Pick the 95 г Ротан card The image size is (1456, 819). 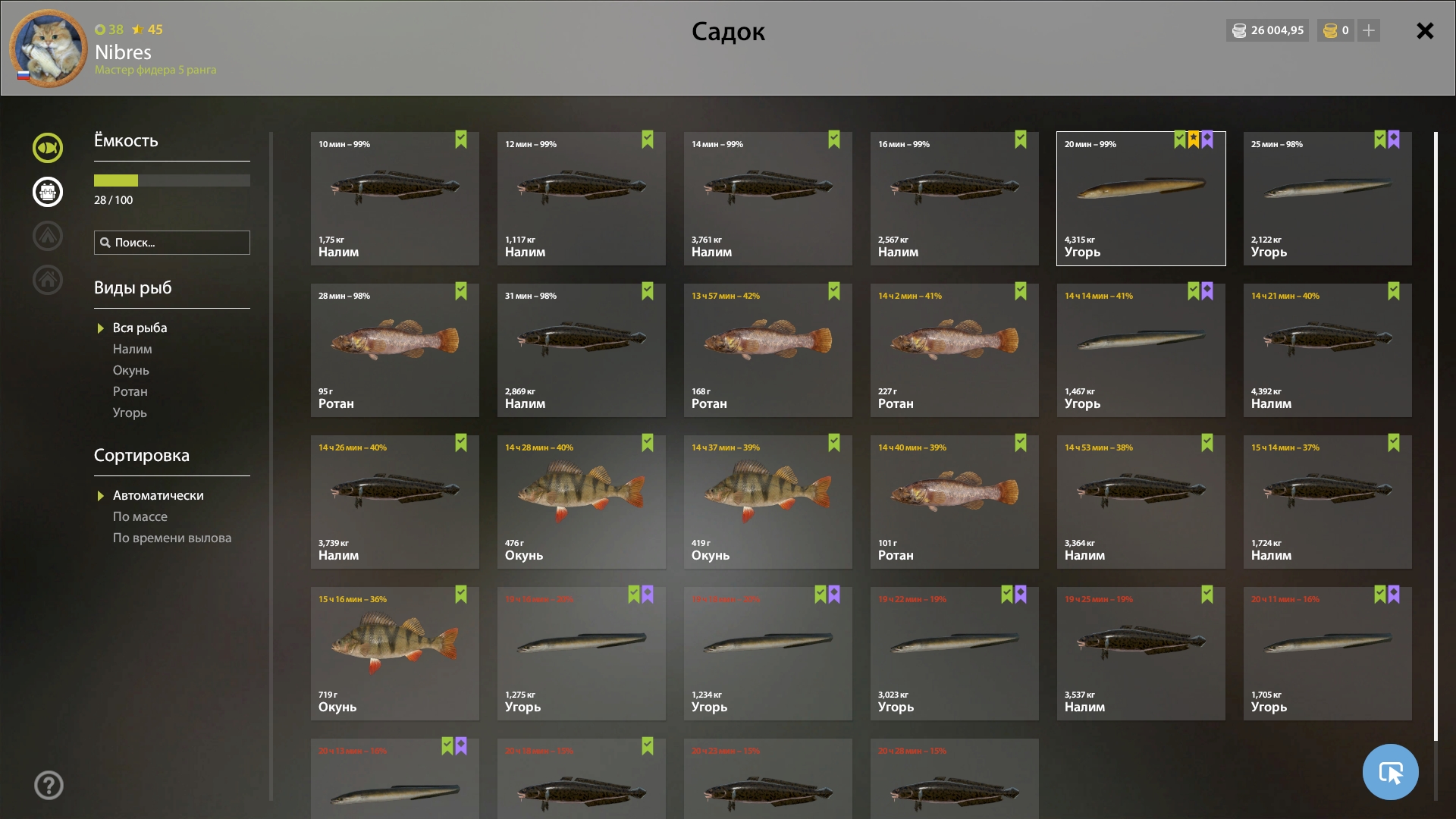394,350
